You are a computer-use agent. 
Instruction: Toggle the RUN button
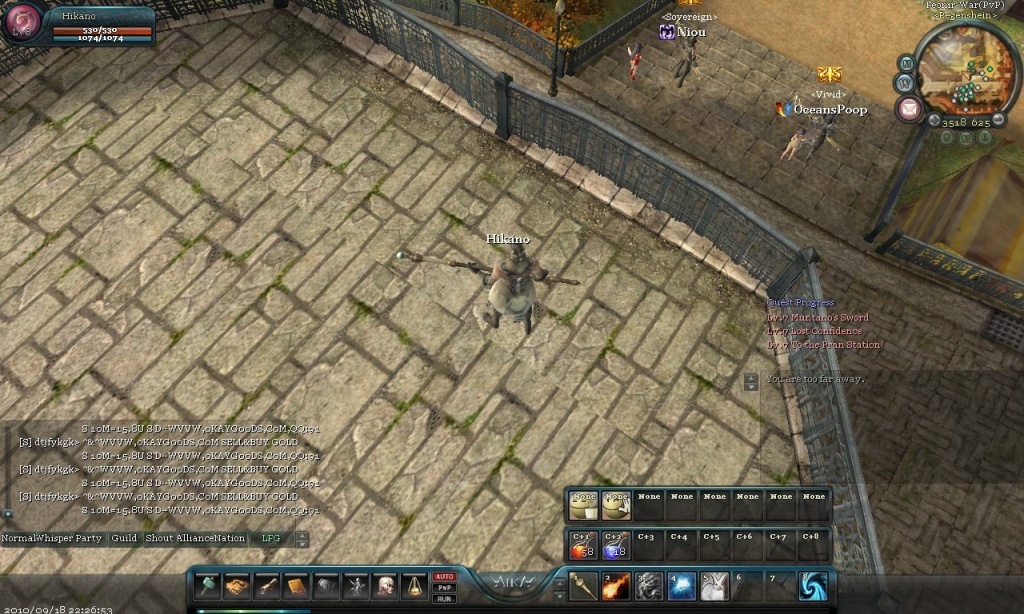click(443, 599)
